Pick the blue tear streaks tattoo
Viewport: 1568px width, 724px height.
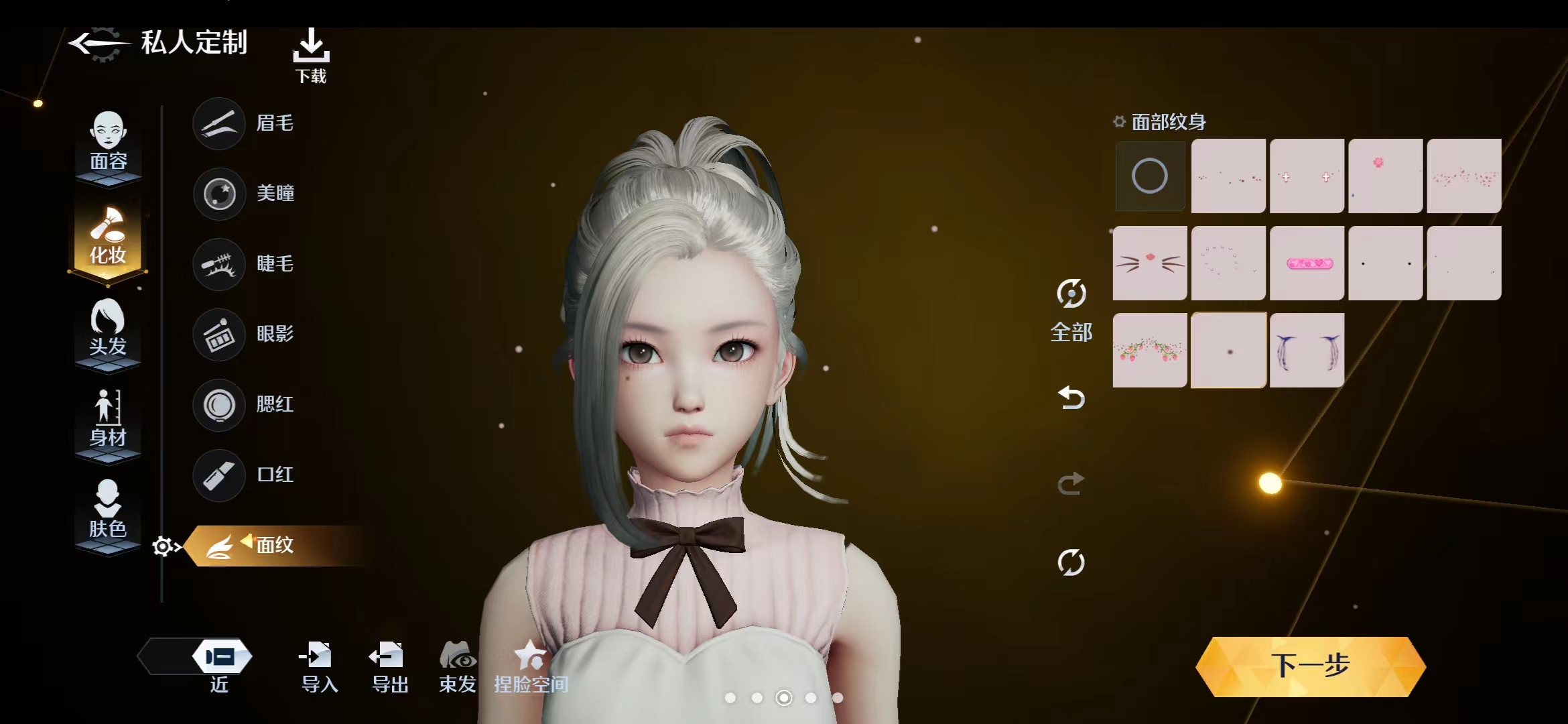point(1307,350)
